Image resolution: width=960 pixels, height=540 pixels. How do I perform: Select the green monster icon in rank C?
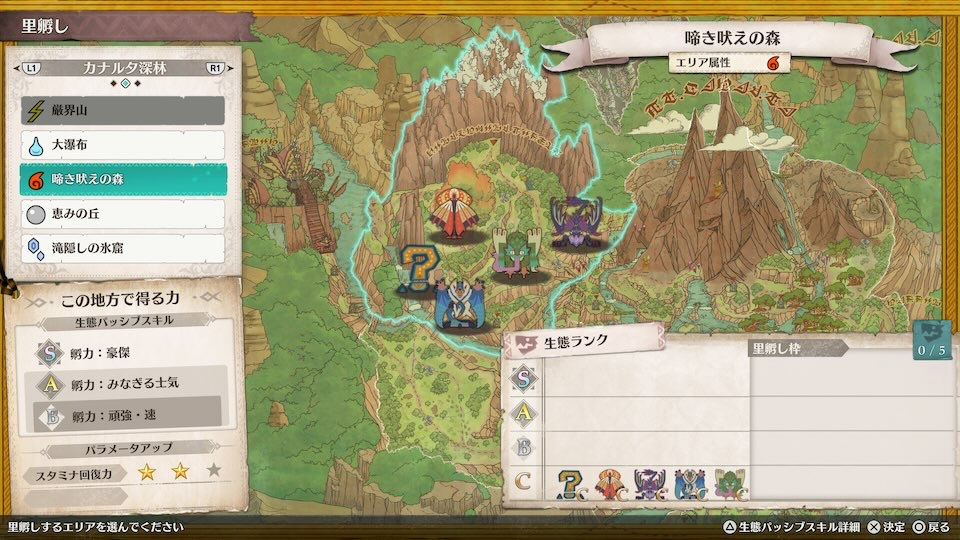tap(728, 484)
